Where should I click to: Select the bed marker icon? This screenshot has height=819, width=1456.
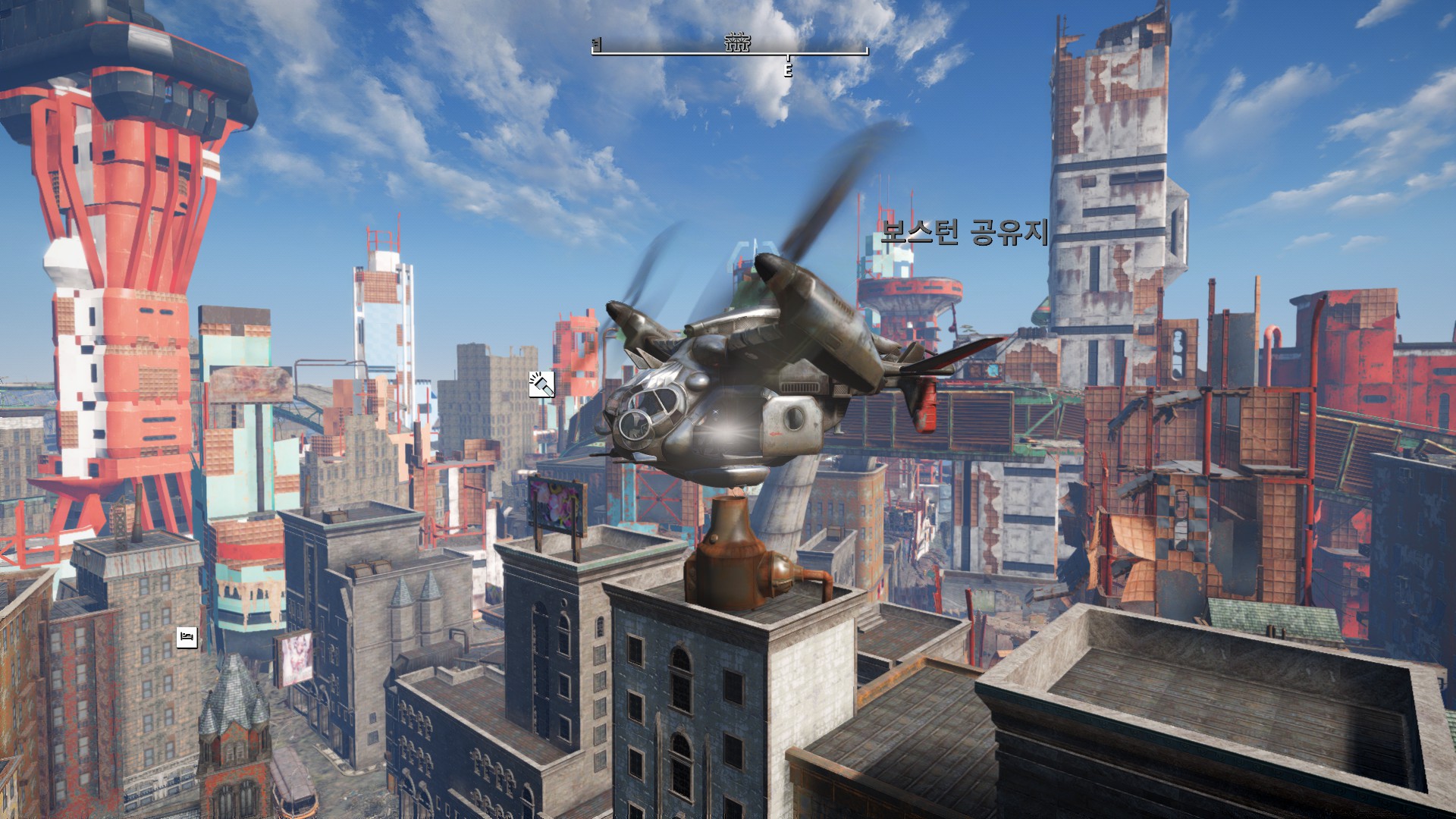tap(187, 637)
